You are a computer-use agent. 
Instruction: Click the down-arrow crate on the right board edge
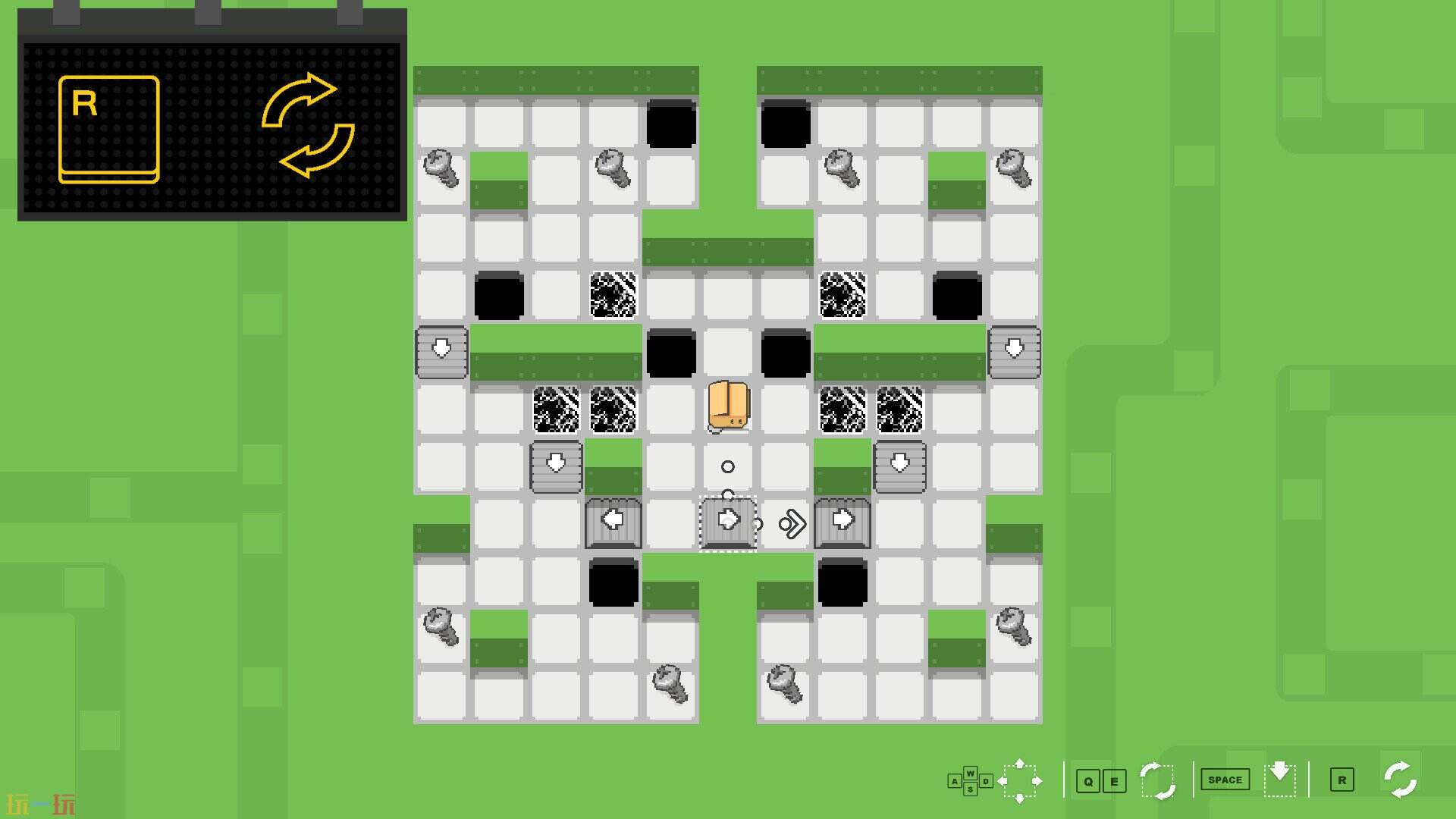pyautogui.click(x=1014, y=350)
